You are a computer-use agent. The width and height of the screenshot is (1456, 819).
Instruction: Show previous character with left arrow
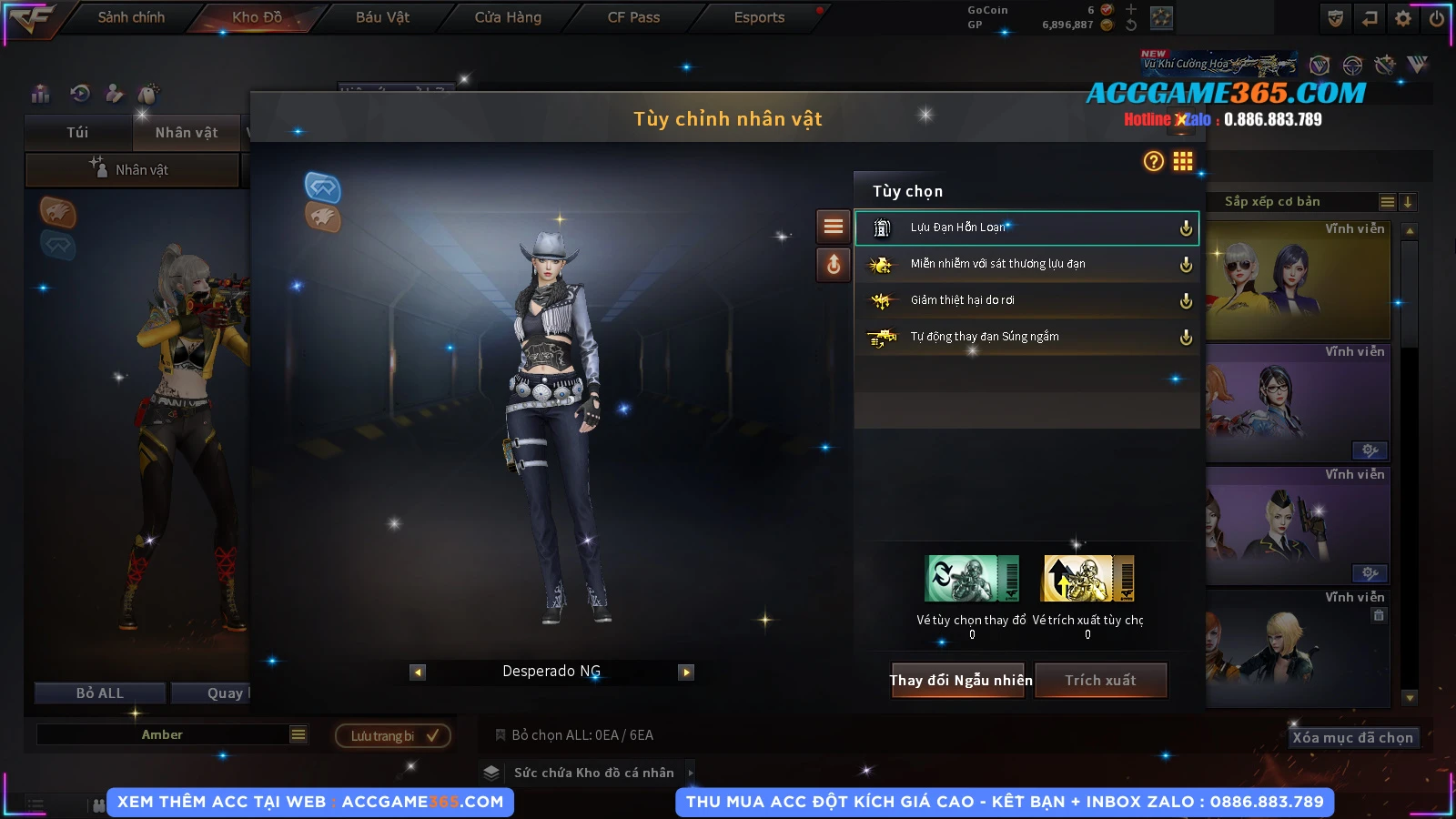pos(418,672)
